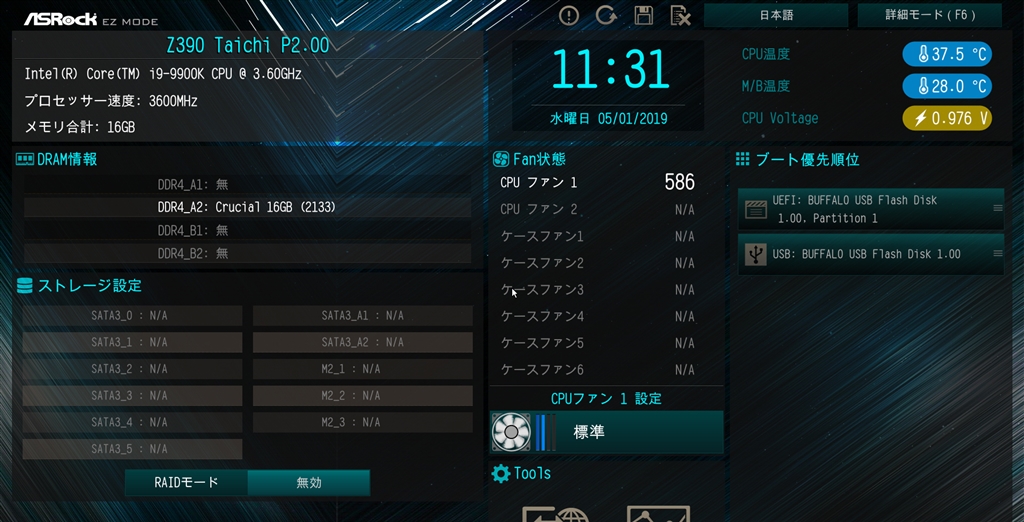Click the floppy disk save icon

[643, 15]
